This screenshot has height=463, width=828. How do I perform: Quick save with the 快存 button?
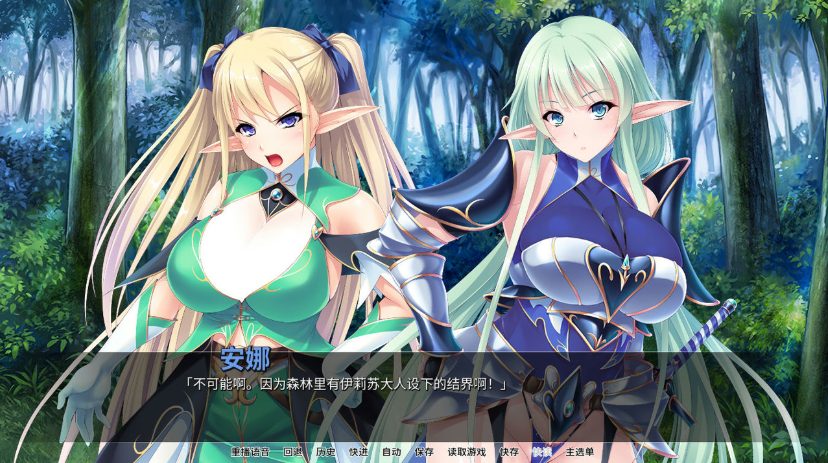[509, 452]
